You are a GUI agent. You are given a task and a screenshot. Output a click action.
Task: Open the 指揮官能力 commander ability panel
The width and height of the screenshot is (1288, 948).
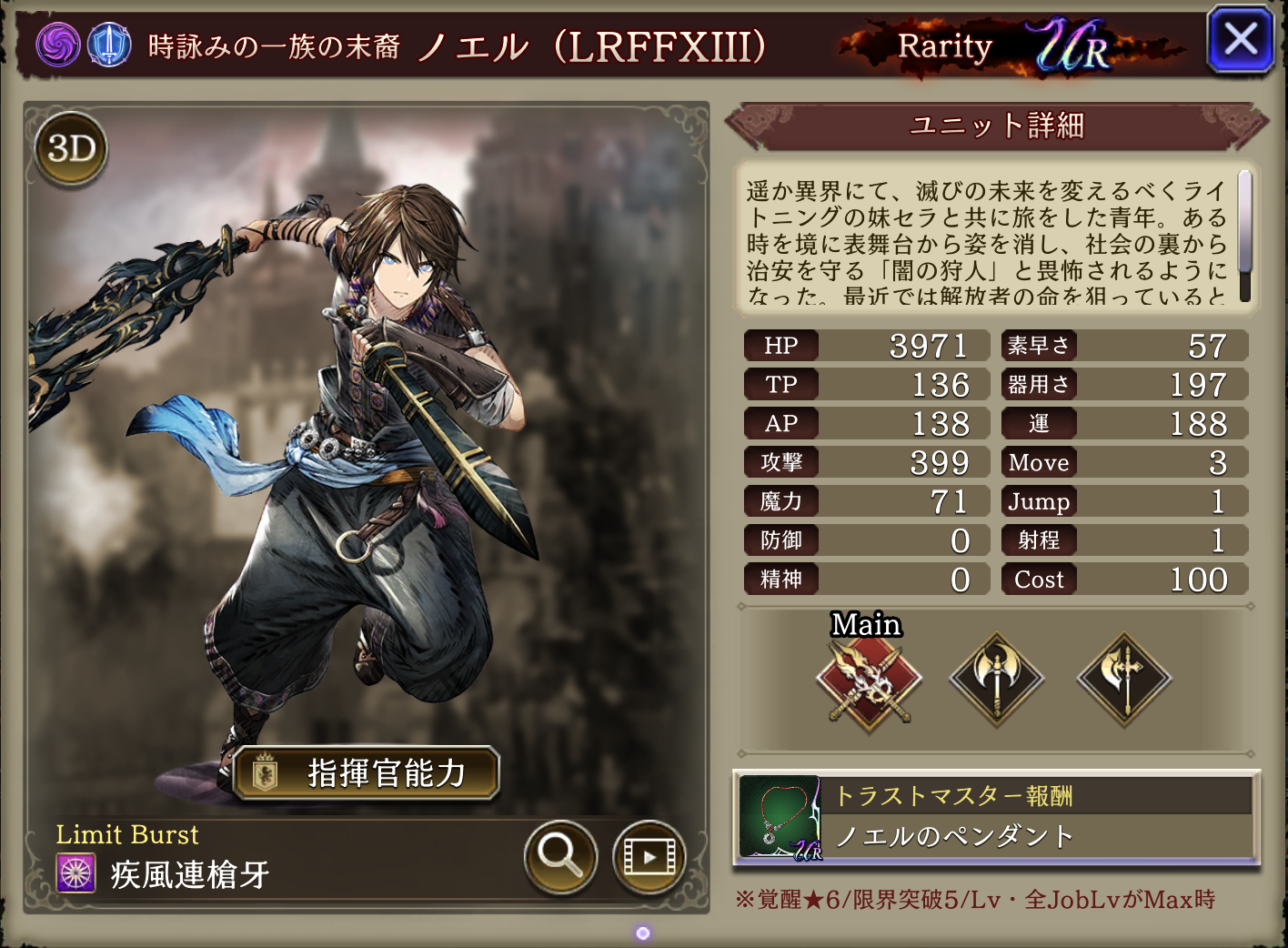366,773
